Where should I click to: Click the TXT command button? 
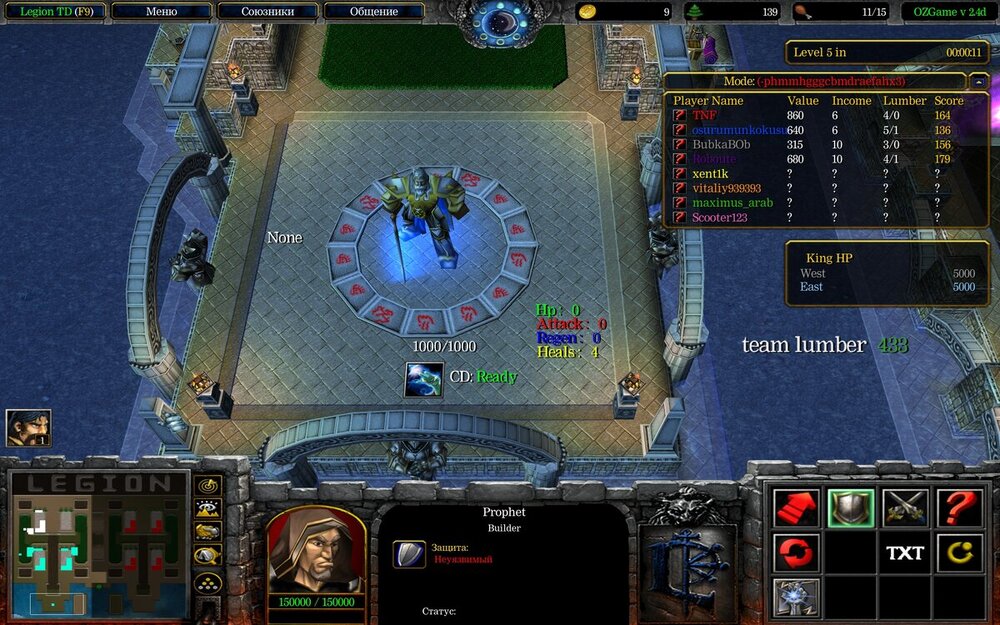pyautogui.click(x=905, y=552)
